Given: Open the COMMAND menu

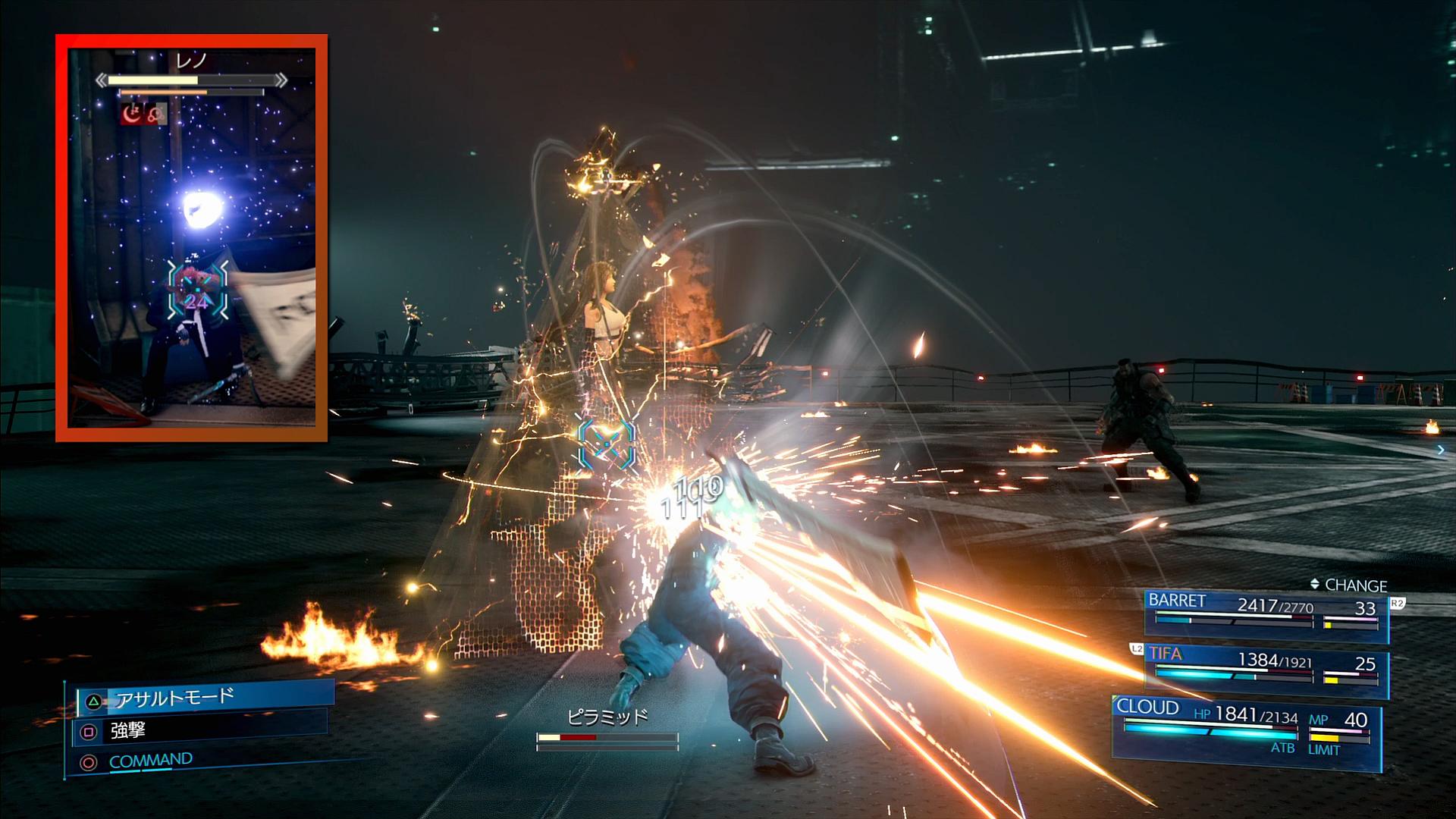Looking at the screenshot, I should (x=150, y=761).
